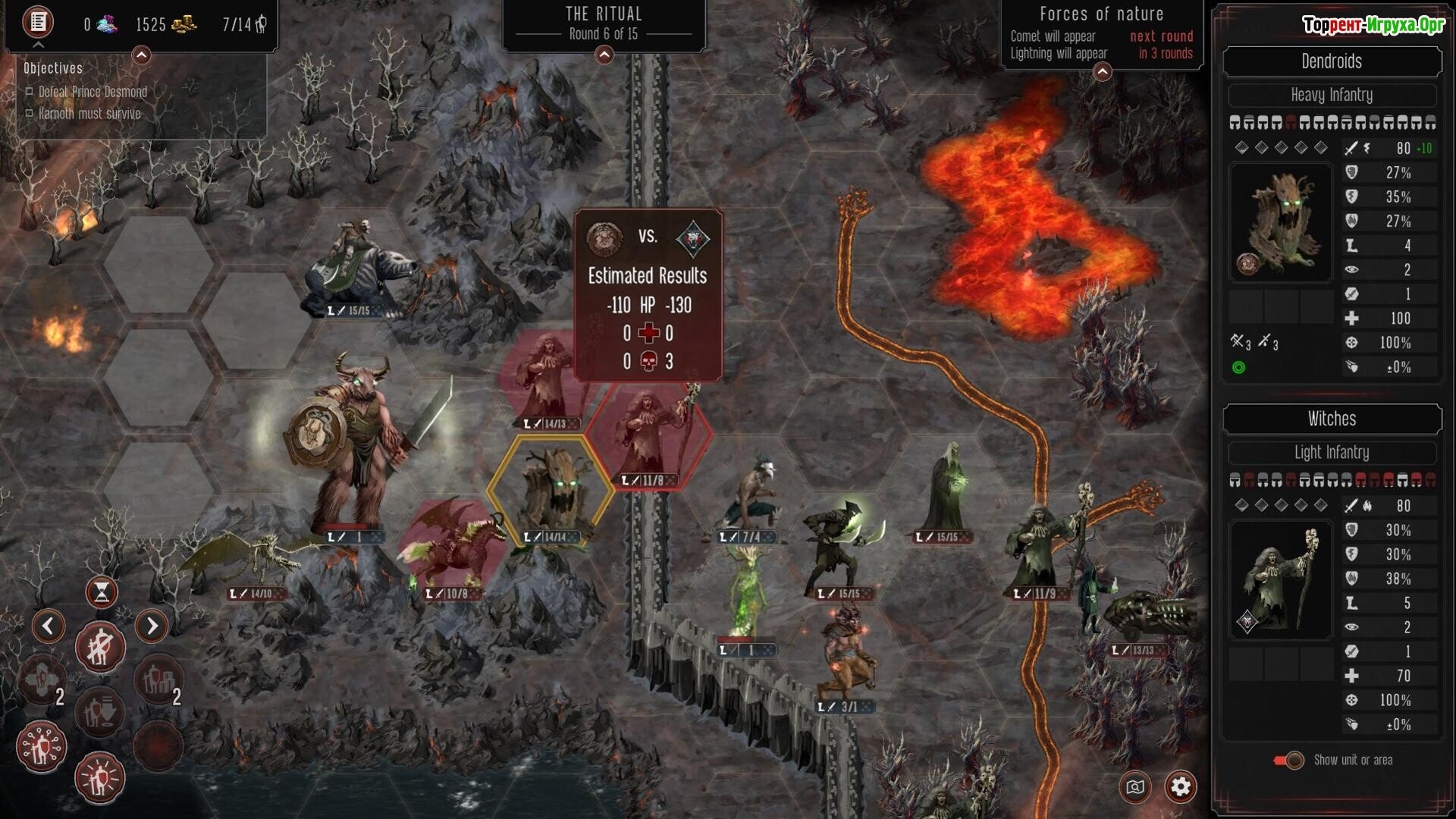Click the Witches unit name header
This screenshot has width=1456, height=819.
[x=1332, y=419]
